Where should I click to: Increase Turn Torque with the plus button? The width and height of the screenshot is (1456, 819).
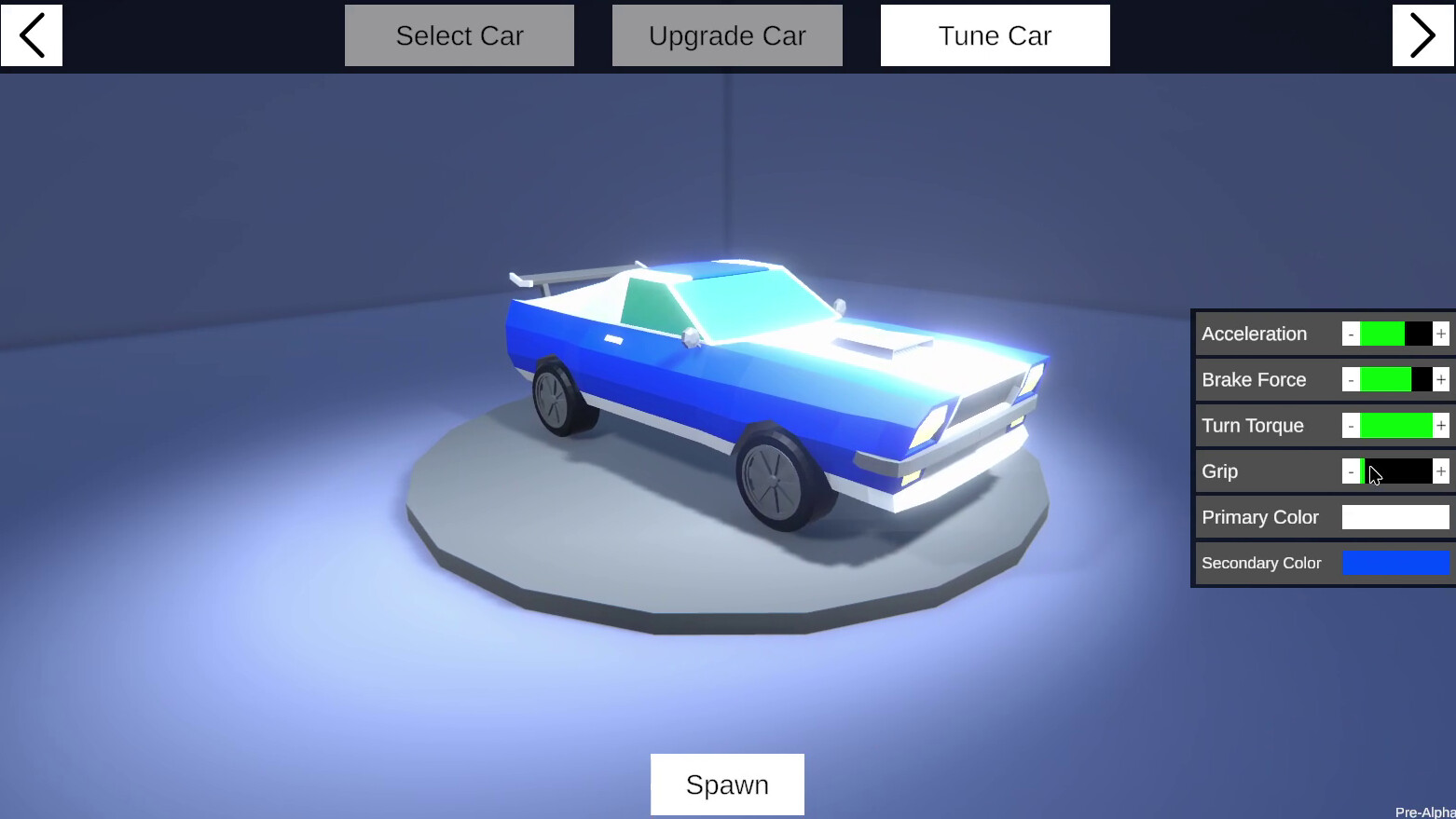tap(1441, 425)
